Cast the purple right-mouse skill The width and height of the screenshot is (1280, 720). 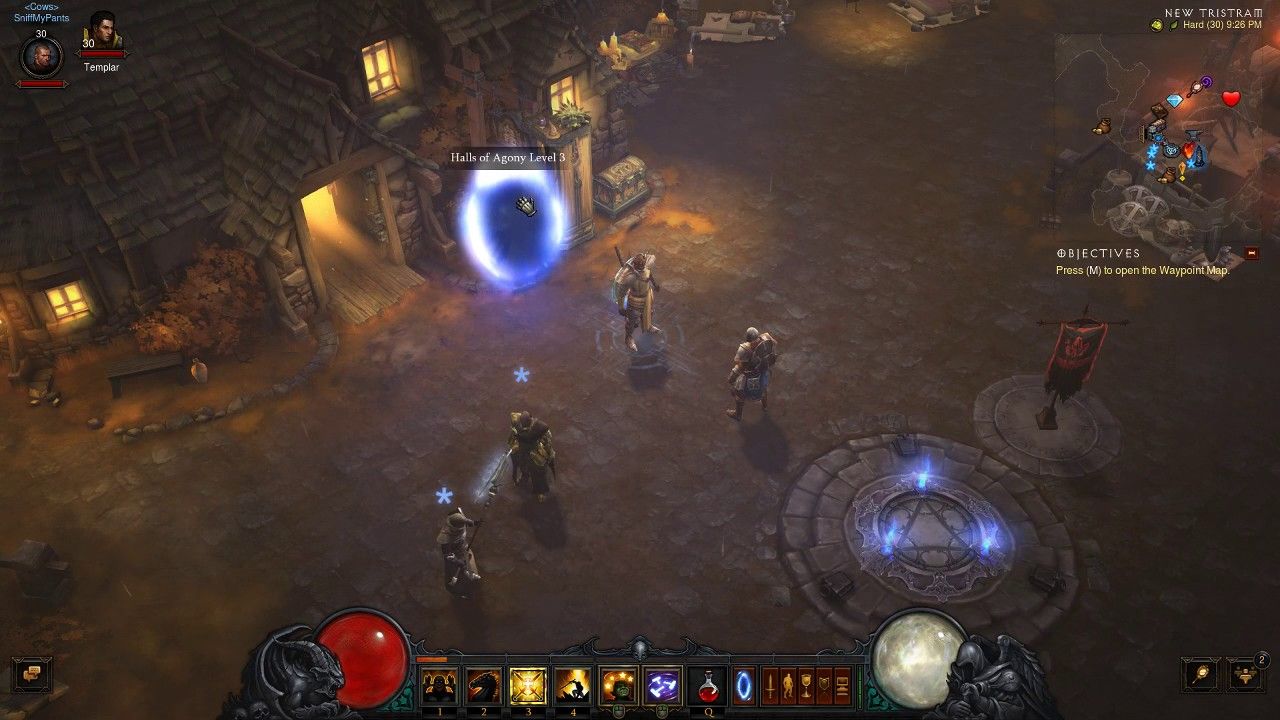coord(661,686)
